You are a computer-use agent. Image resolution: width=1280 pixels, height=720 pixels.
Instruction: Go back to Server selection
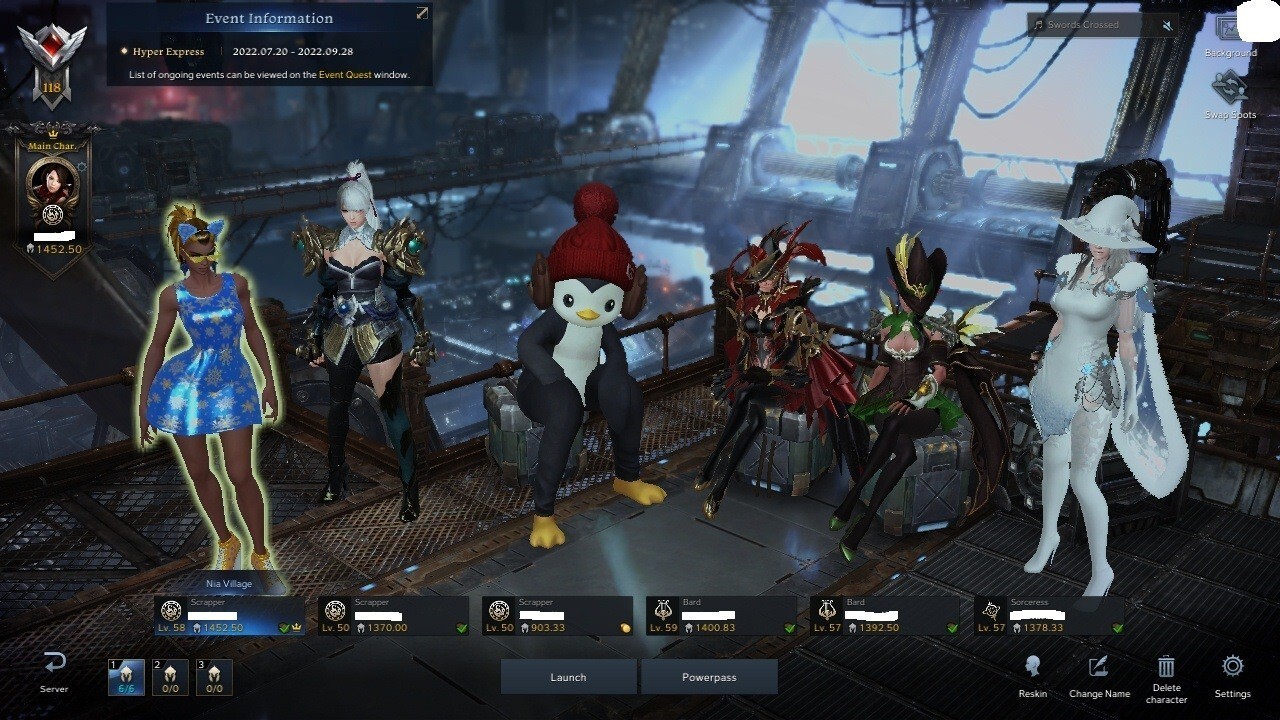54,671
